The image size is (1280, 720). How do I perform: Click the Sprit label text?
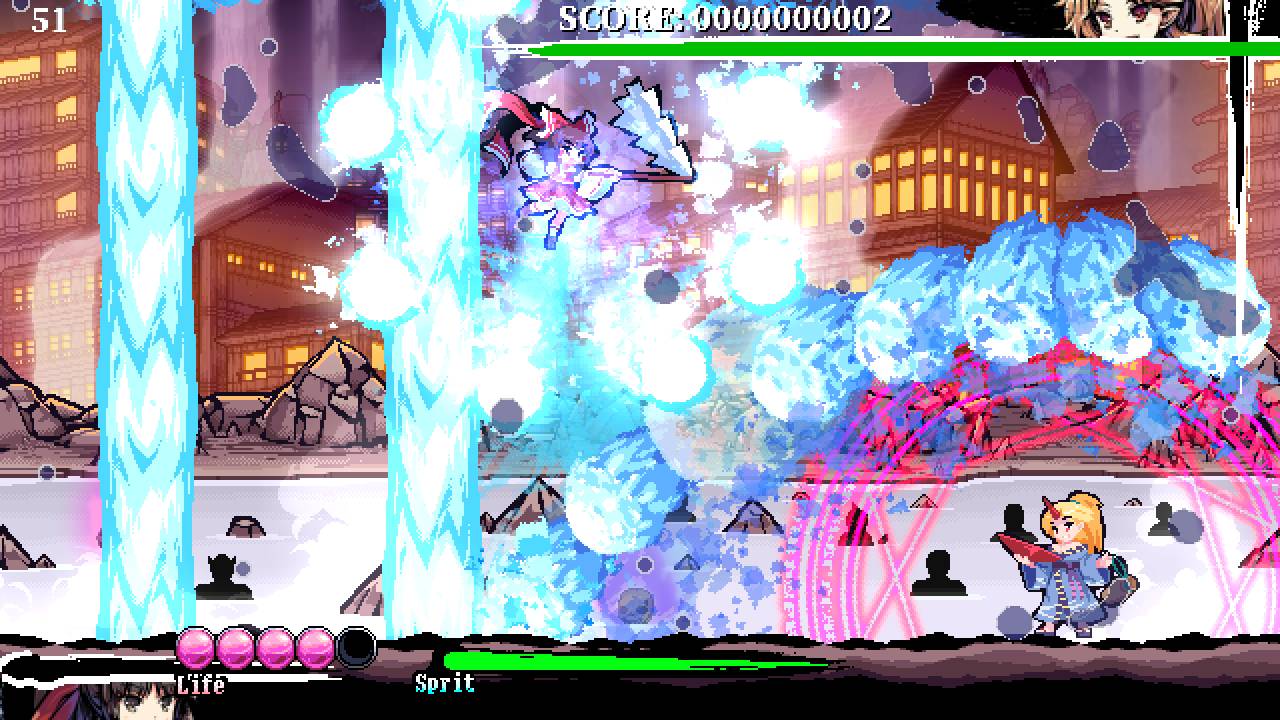click(443, 685)
